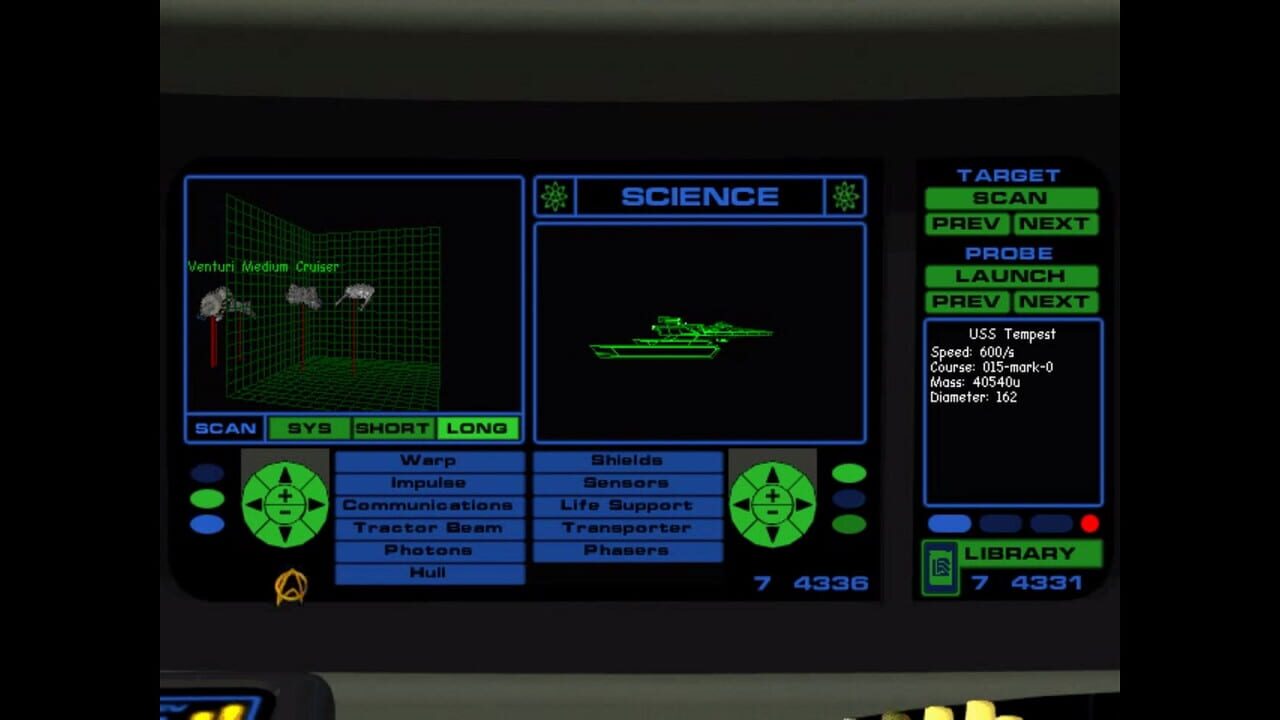
Task: Open the LIBRARY
Action: tap(1022, 552)
